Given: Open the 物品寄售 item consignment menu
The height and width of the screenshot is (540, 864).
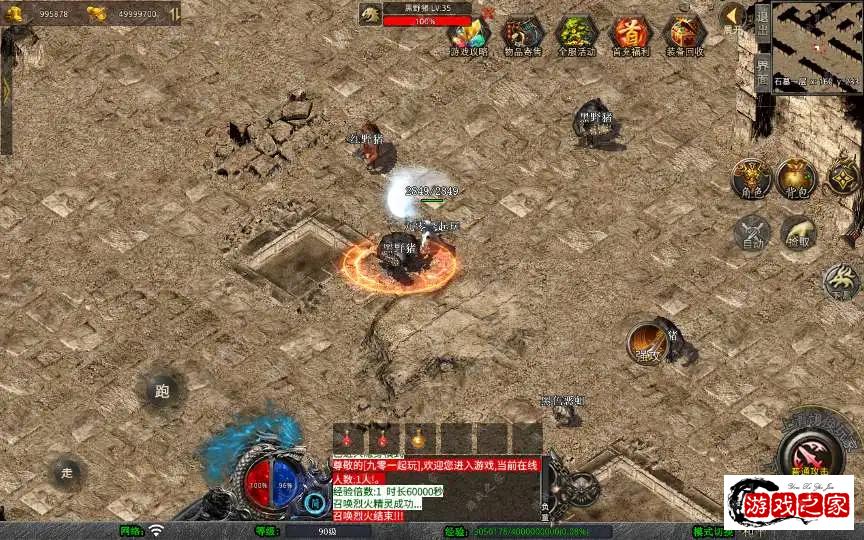Looking at the screenshot, I should point(522,35).
